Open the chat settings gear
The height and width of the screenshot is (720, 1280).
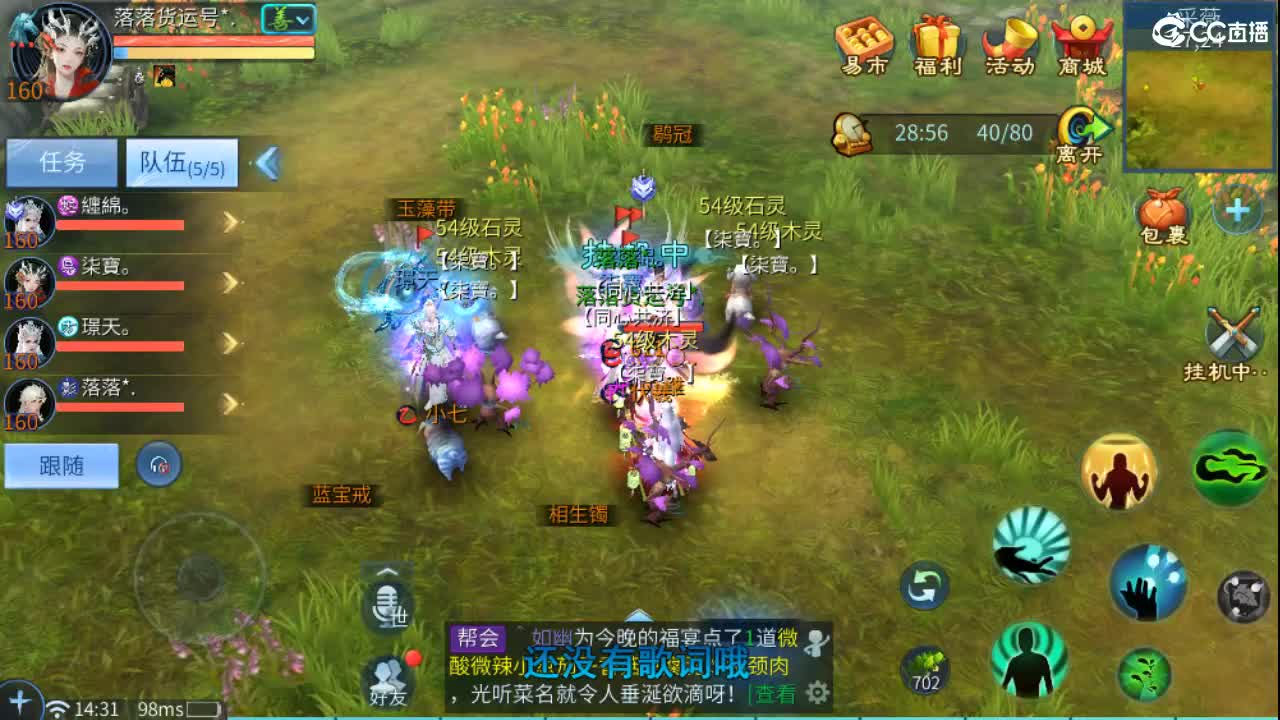(x=819, y=692)
